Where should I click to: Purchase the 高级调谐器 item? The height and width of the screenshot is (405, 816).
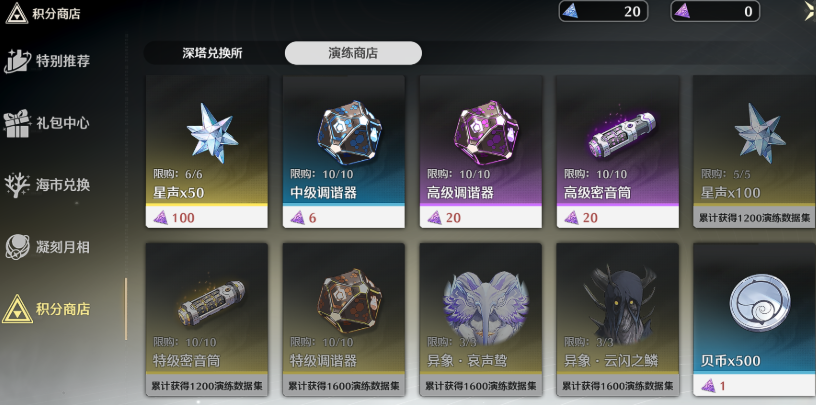(480, 150)
